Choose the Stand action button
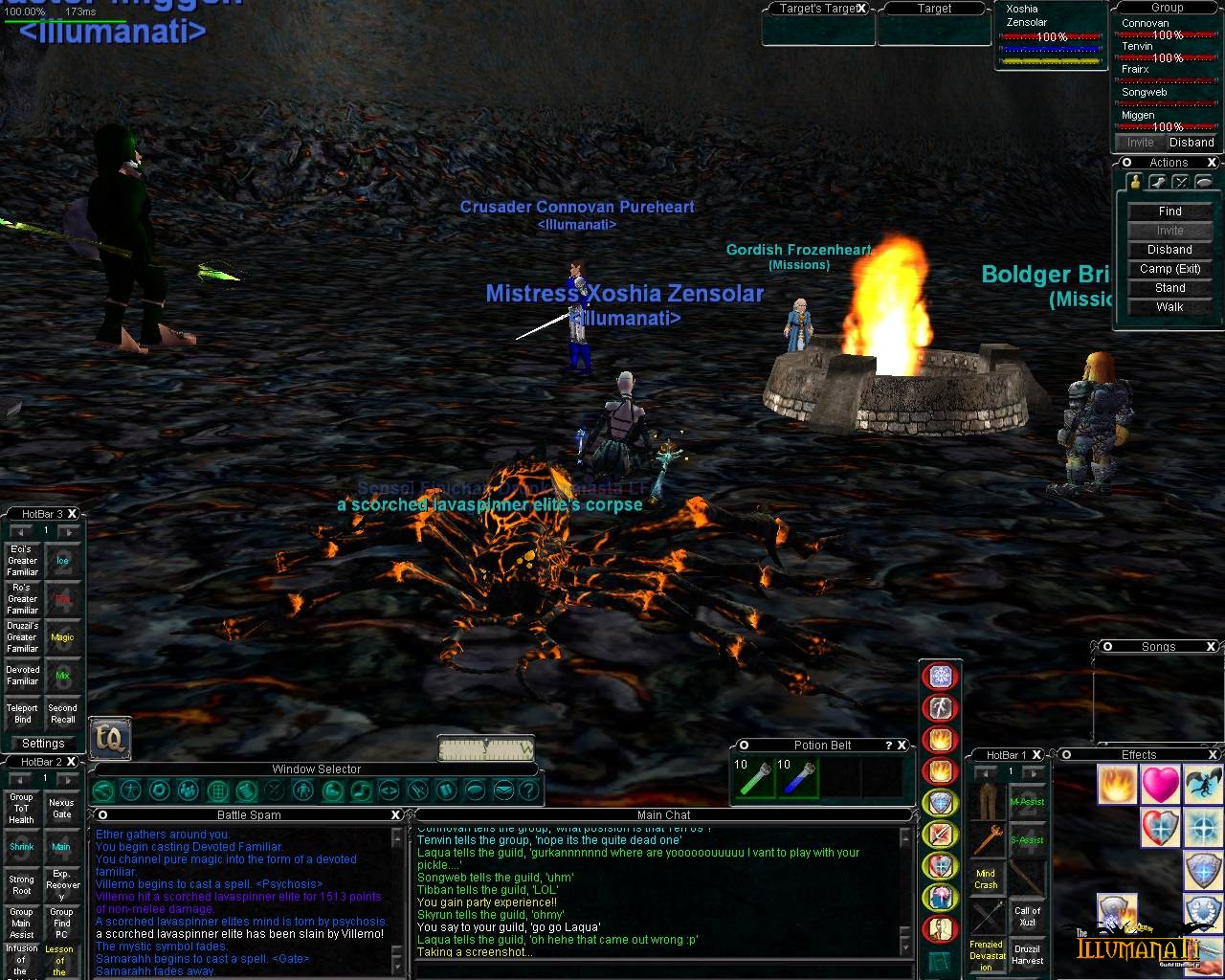This screenshot has height=980, width=1225. (1169, 288)
